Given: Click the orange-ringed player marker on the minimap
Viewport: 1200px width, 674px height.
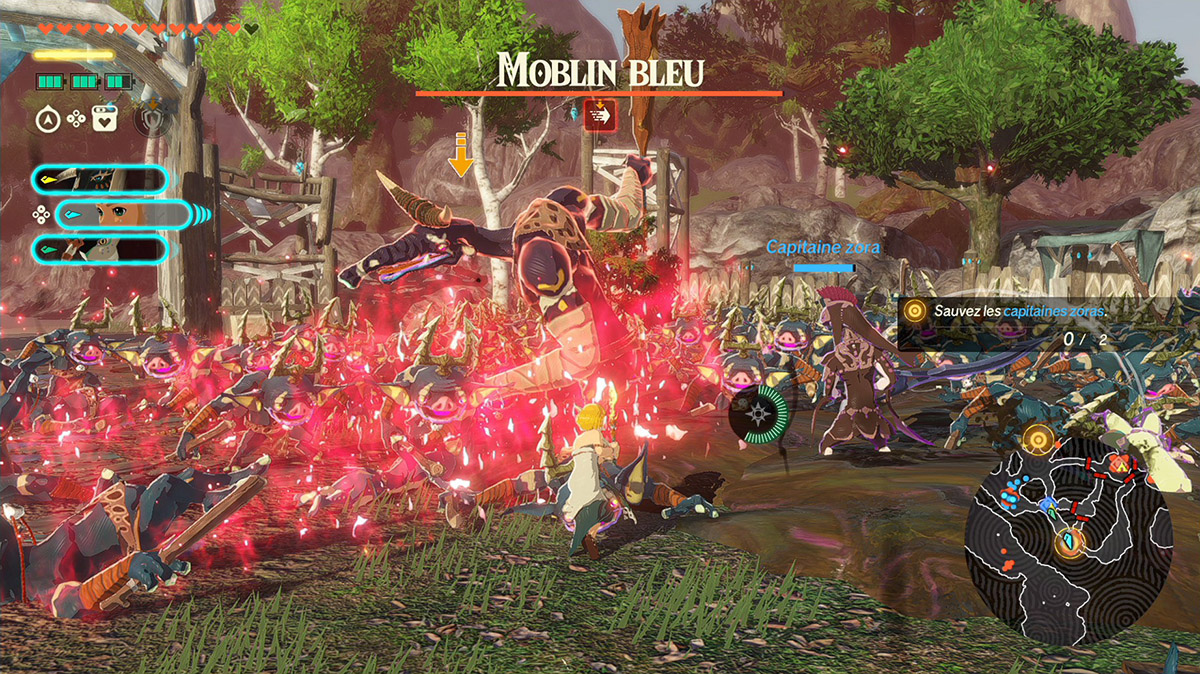Looking at the screenshot, I should click(1069, 543).
